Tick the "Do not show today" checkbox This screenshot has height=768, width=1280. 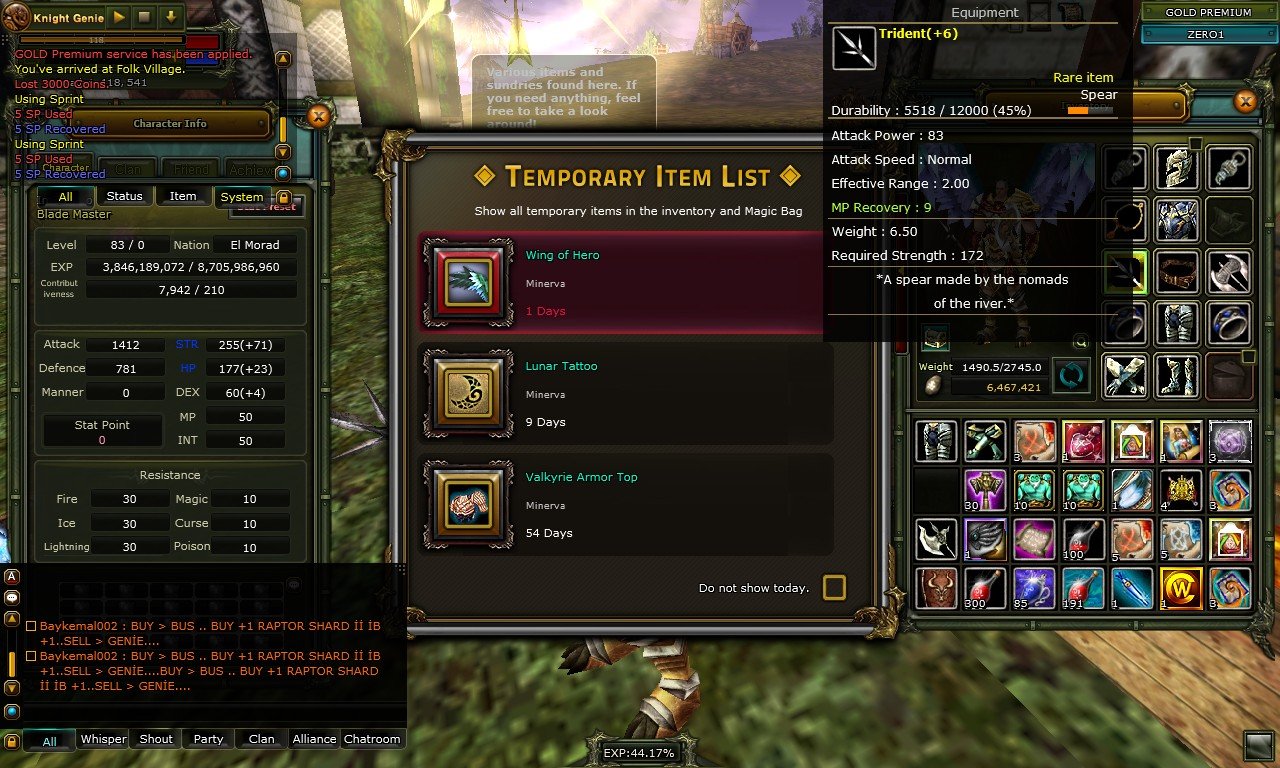[834, 587]
